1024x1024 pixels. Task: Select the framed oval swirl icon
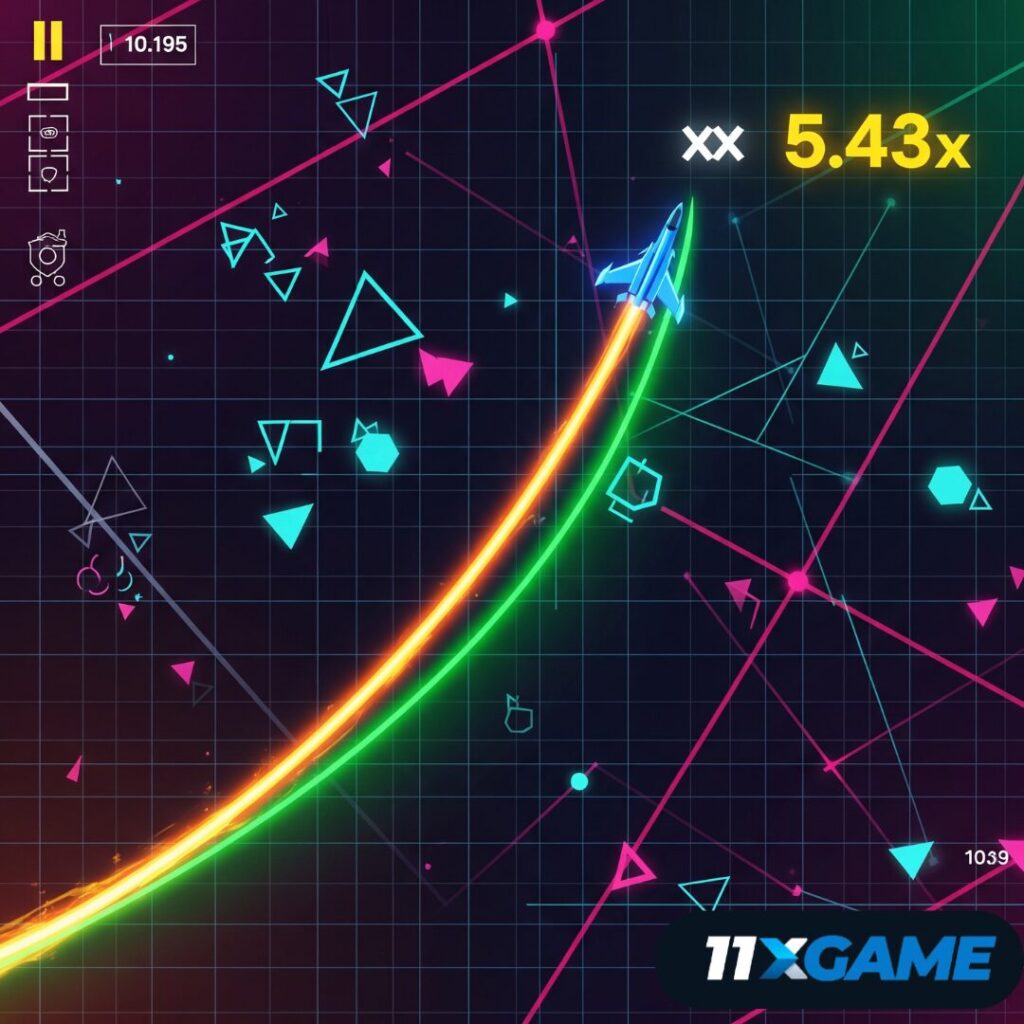click(x=48, y=131)
